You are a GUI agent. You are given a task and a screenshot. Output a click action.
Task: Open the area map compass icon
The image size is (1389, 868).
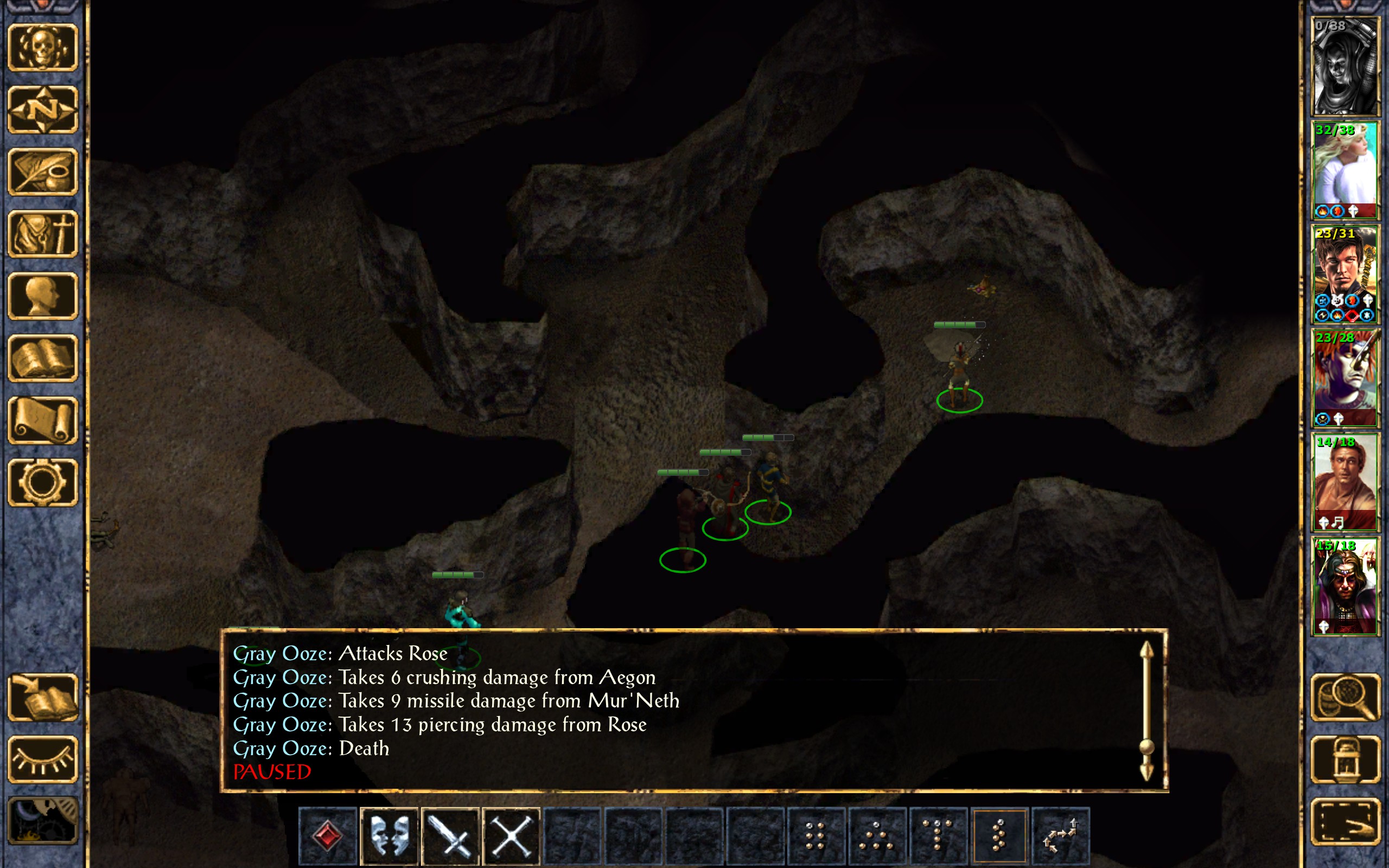point(43,110)
